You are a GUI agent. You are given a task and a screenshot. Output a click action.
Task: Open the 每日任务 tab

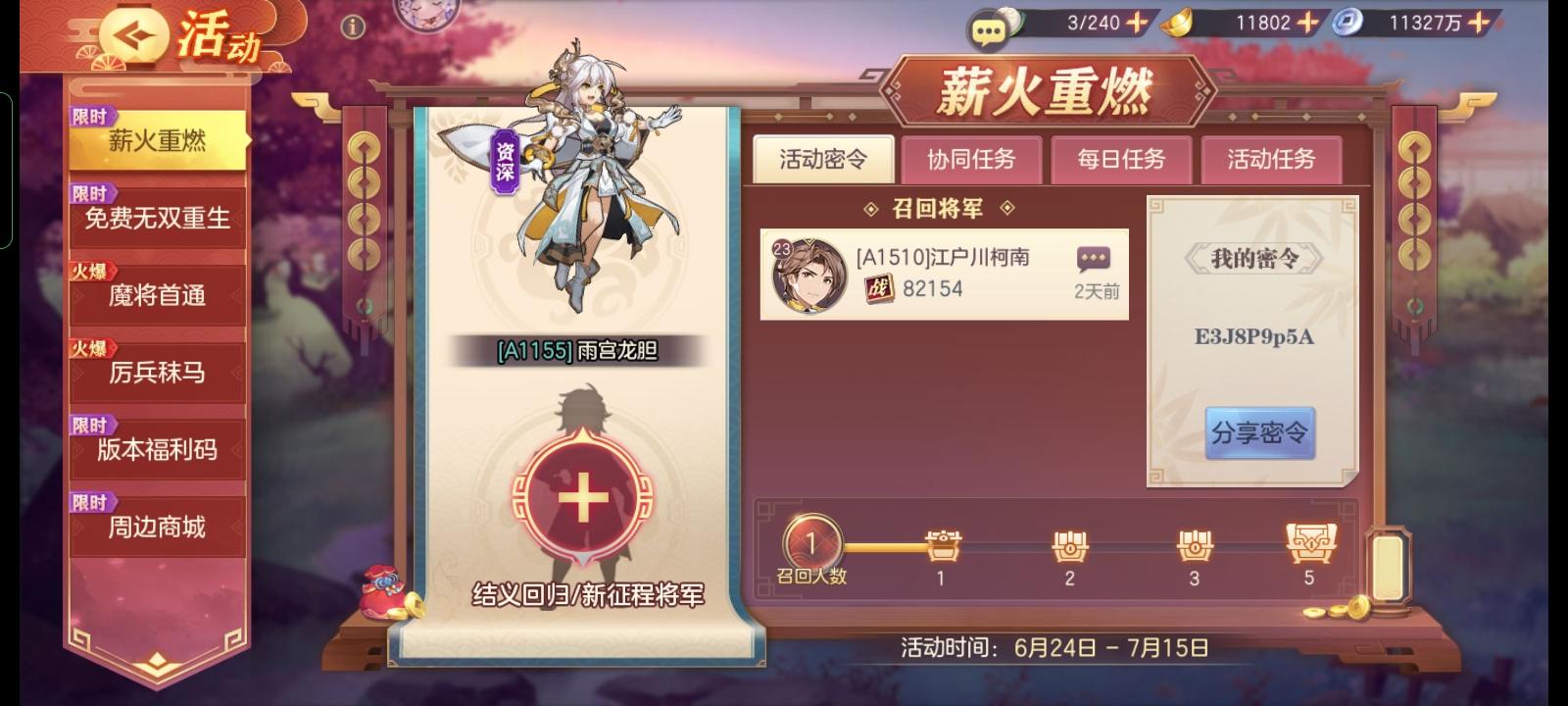point(1121,159)
